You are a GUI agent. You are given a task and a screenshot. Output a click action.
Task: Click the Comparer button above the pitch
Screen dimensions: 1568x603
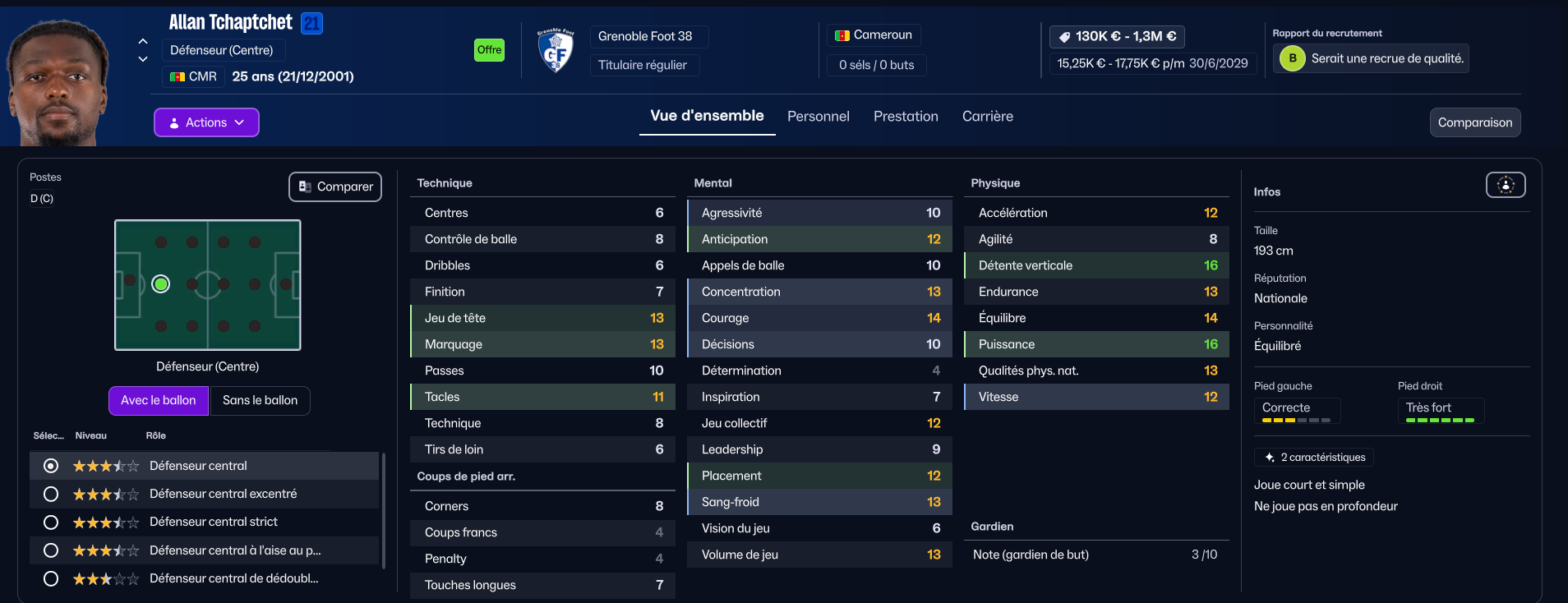point(335,186)
